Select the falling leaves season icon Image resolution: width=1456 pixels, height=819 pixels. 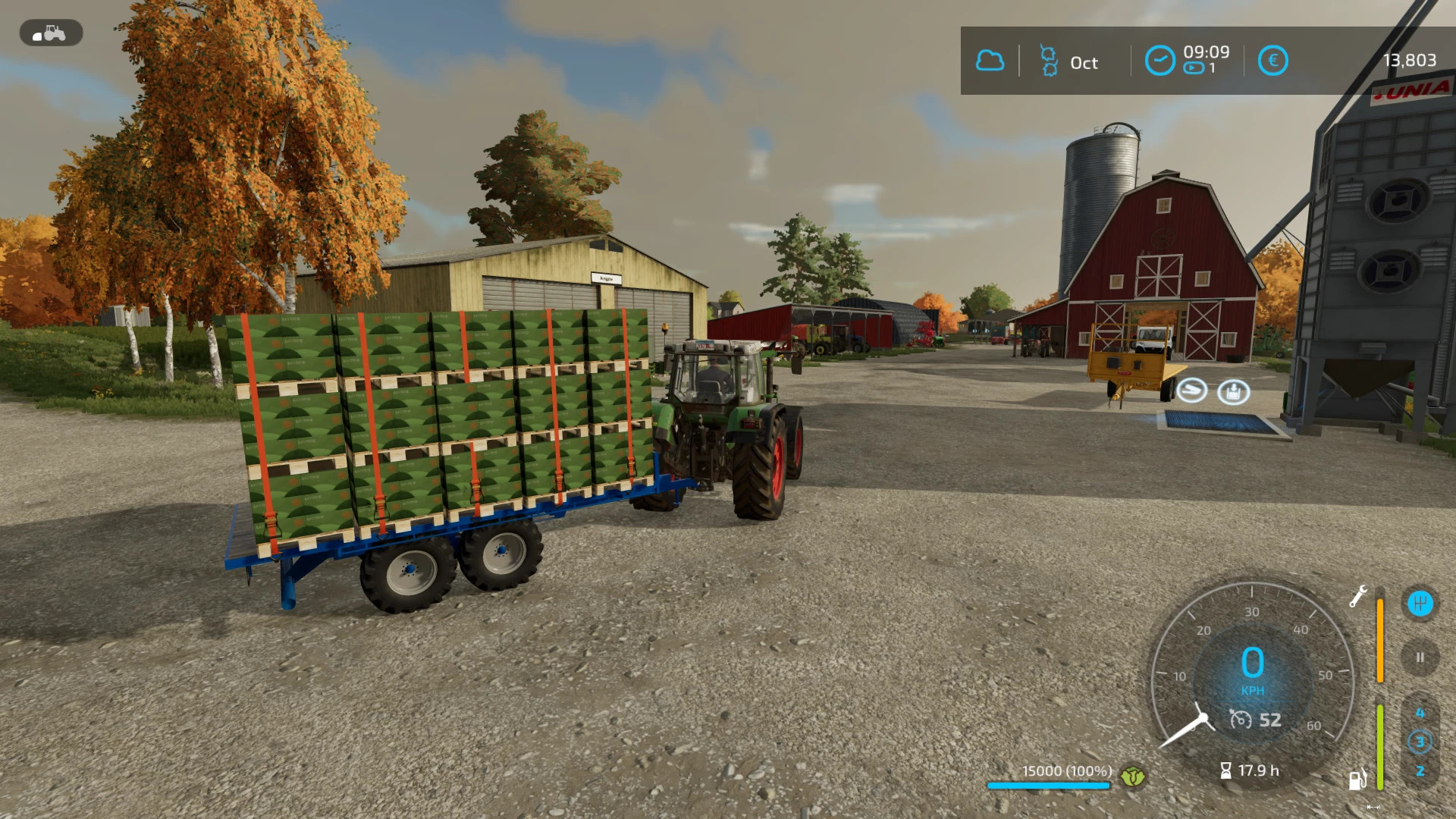(x=1049, y=61)
